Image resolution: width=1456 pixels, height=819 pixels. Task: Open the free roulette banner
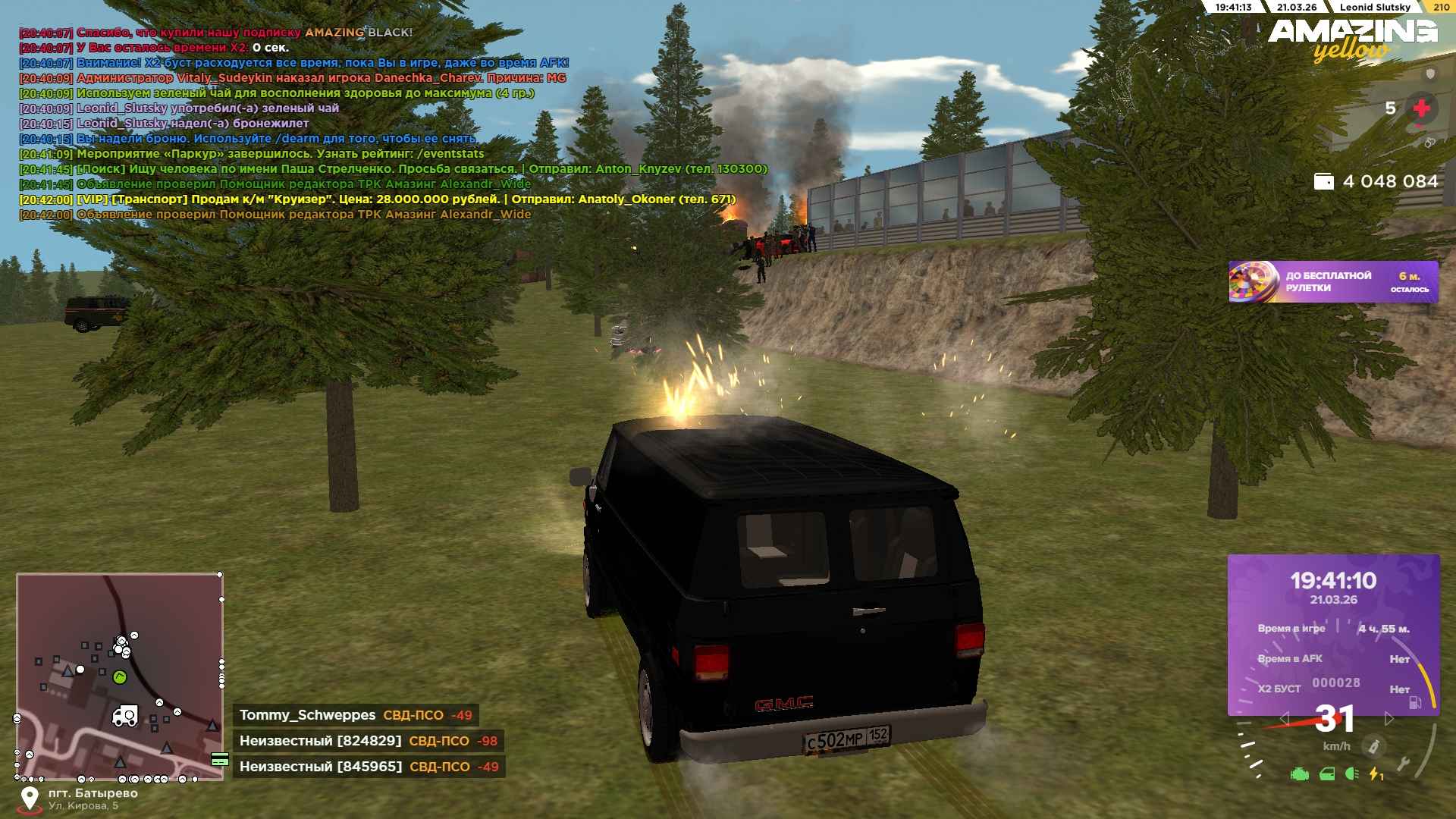coord(1332,282)
